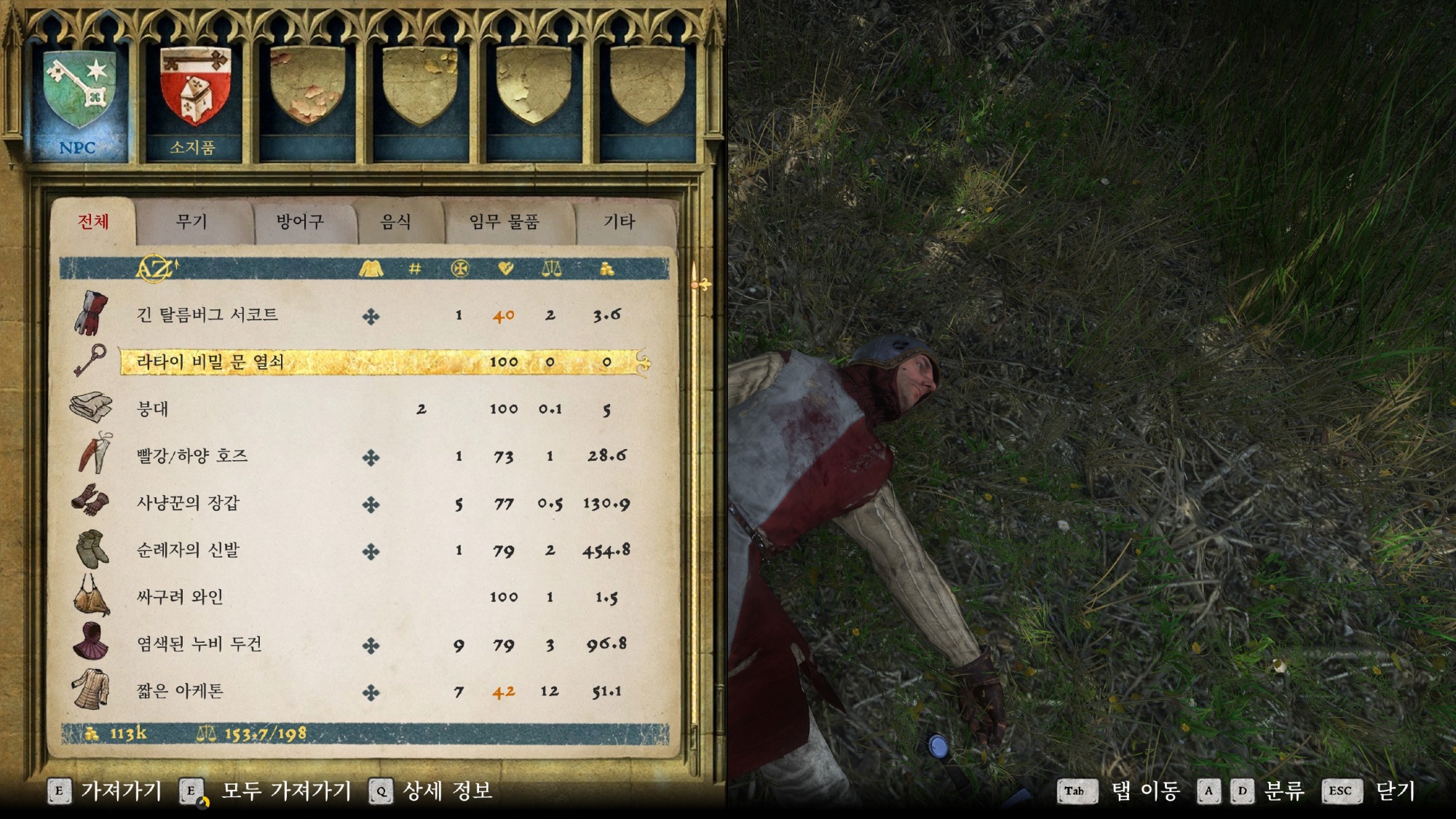Sort the list by the A-Z name header
This screenshot has height=819, width=1456.
pyautogui.click(x=156, y=269)
